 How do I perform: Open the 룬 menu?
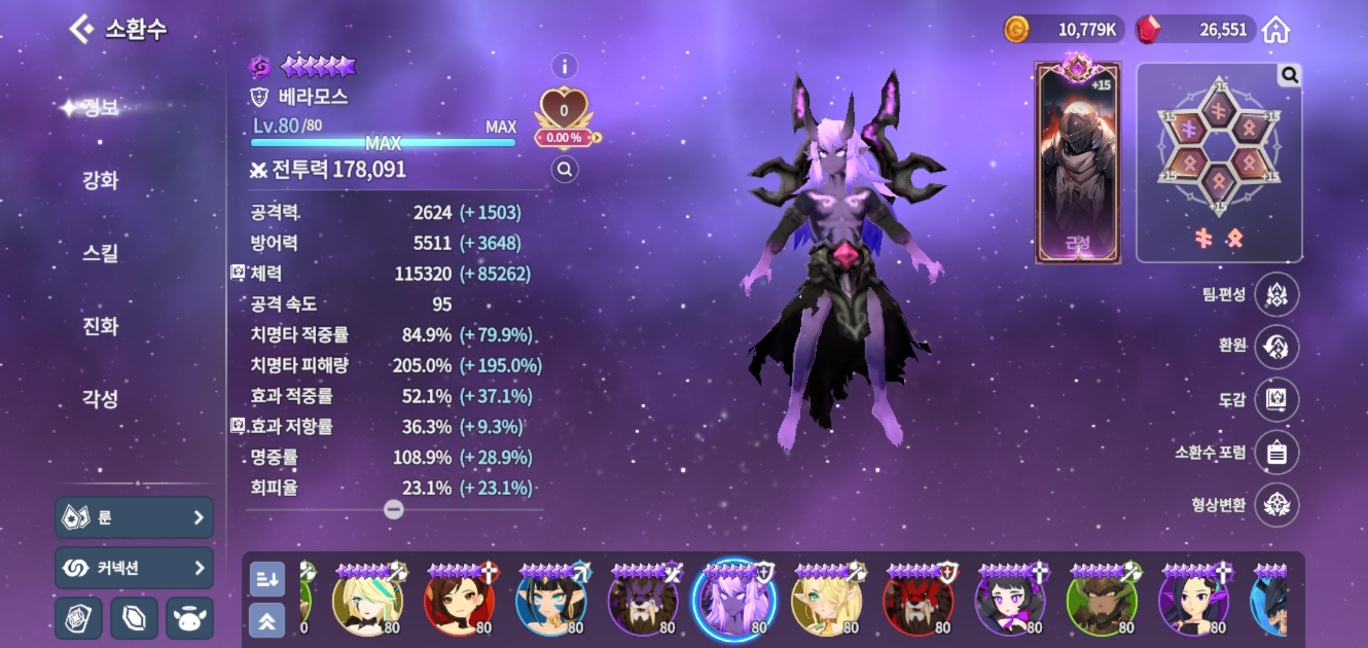pos(134,517)
